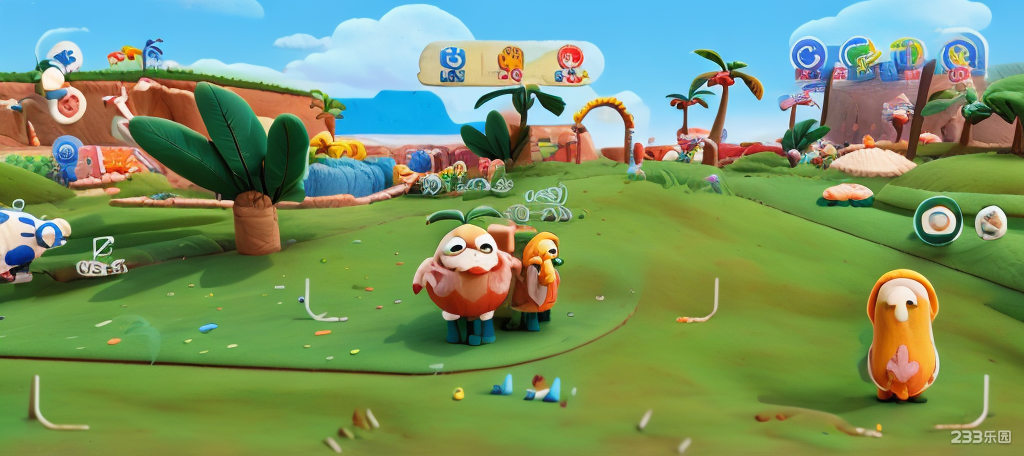This screenshot has height=456, width=1024.
Task: Choose the green and yellow striped round icon
Action: click(908, 54)
